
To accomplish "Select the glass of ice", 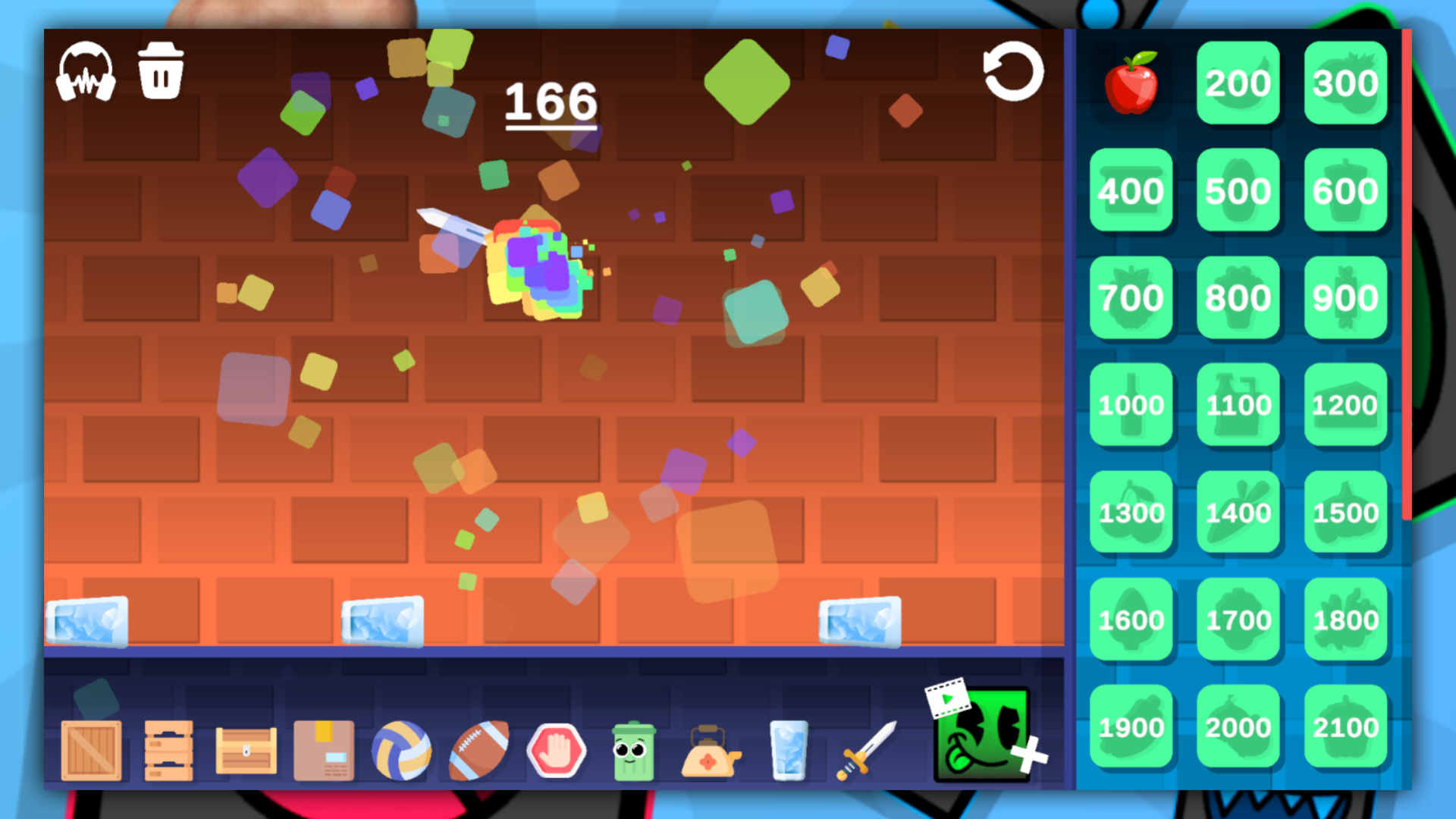I will point(788,750).
